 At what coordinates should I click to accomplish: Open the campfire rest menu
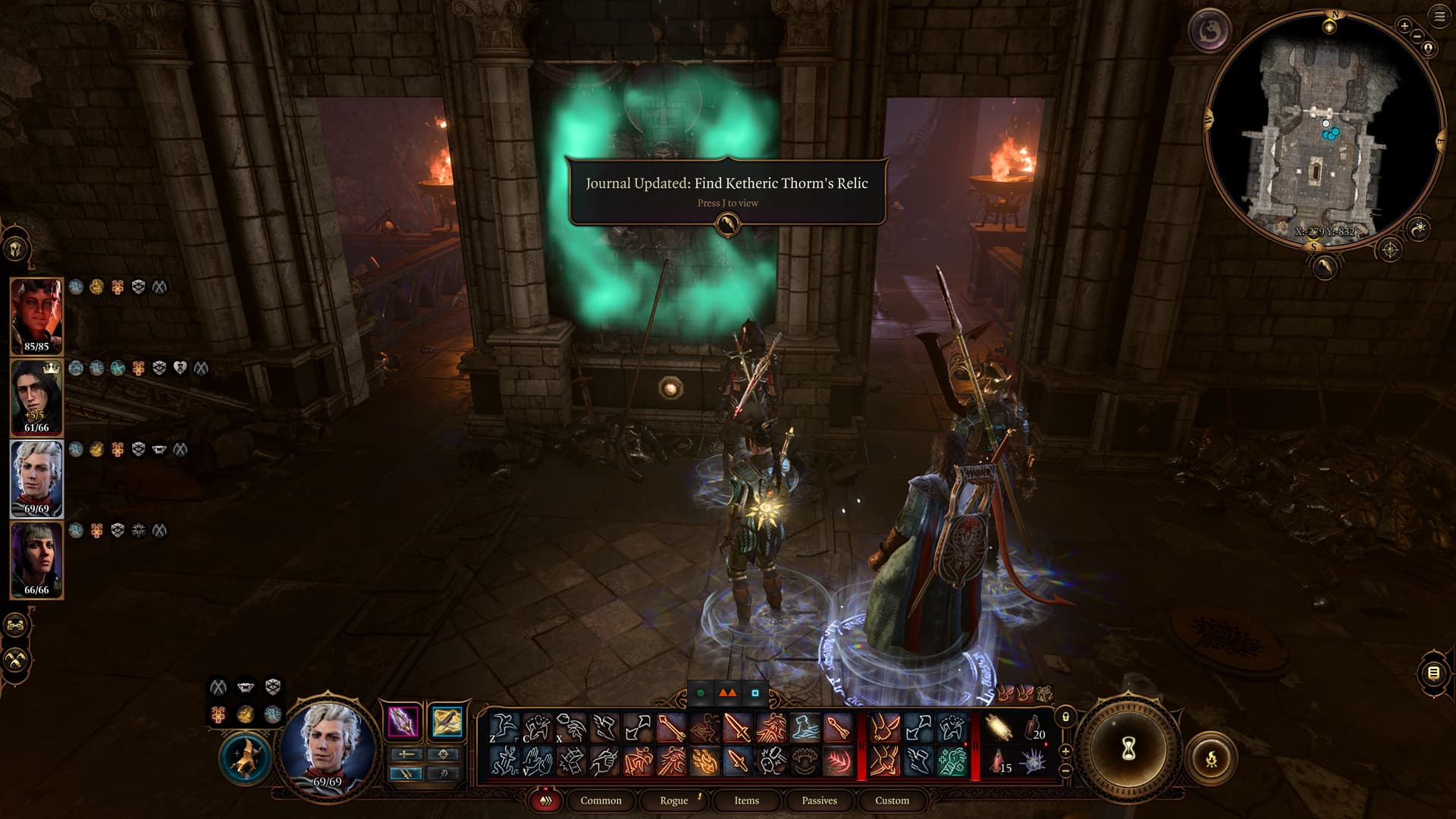tap(1211, 758)
